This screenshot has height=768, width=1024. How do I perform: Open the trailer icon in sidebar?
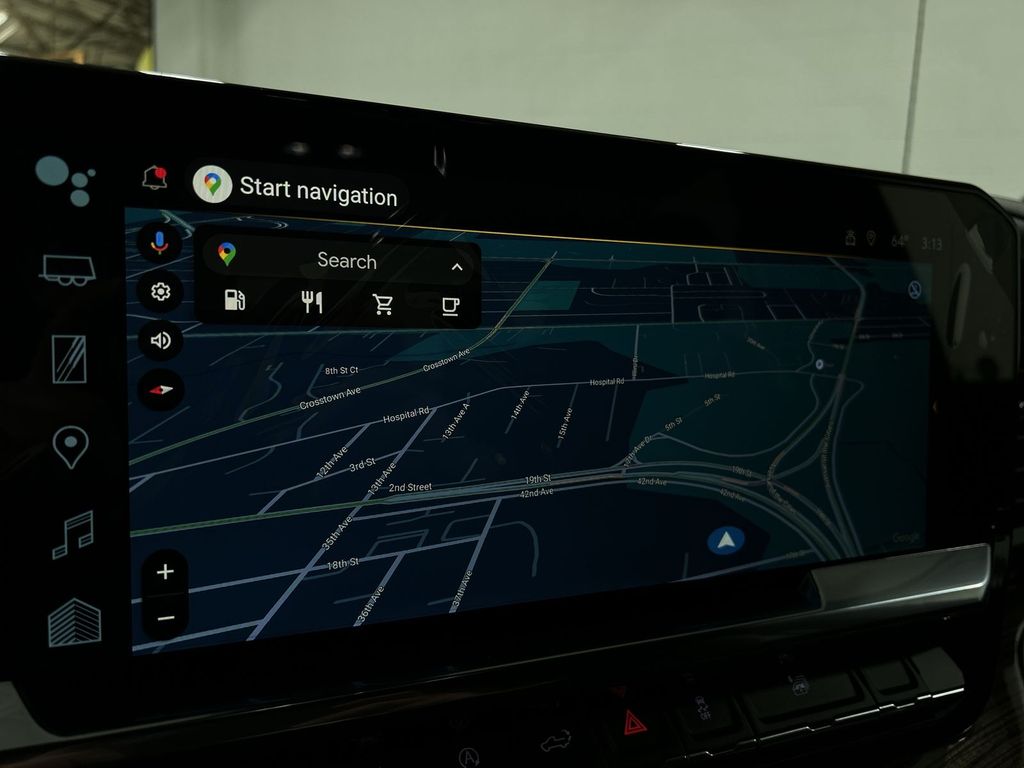(67, 269)
